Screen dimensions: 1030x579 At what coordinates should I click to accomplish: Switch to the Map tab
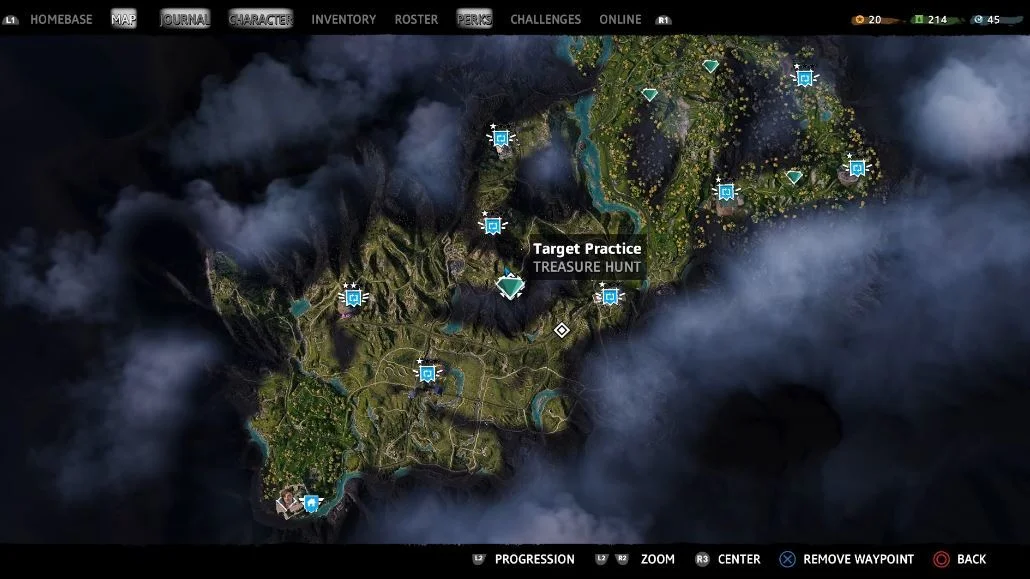(124, 19)
